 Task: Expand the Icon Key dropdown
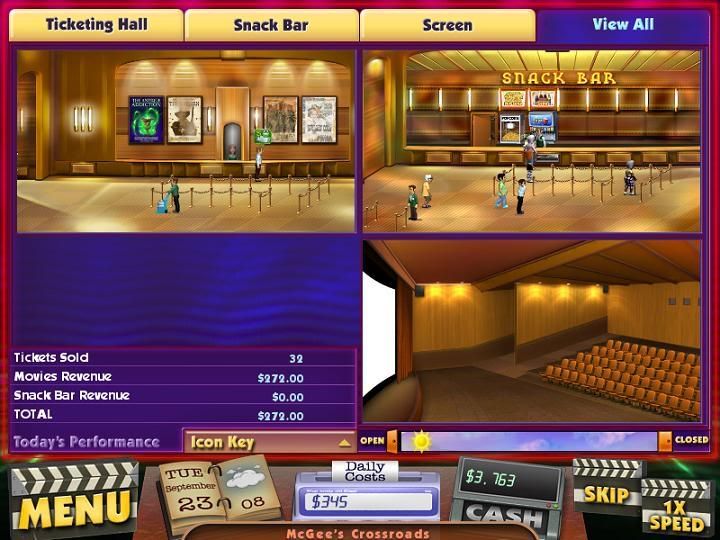point(269,442)
